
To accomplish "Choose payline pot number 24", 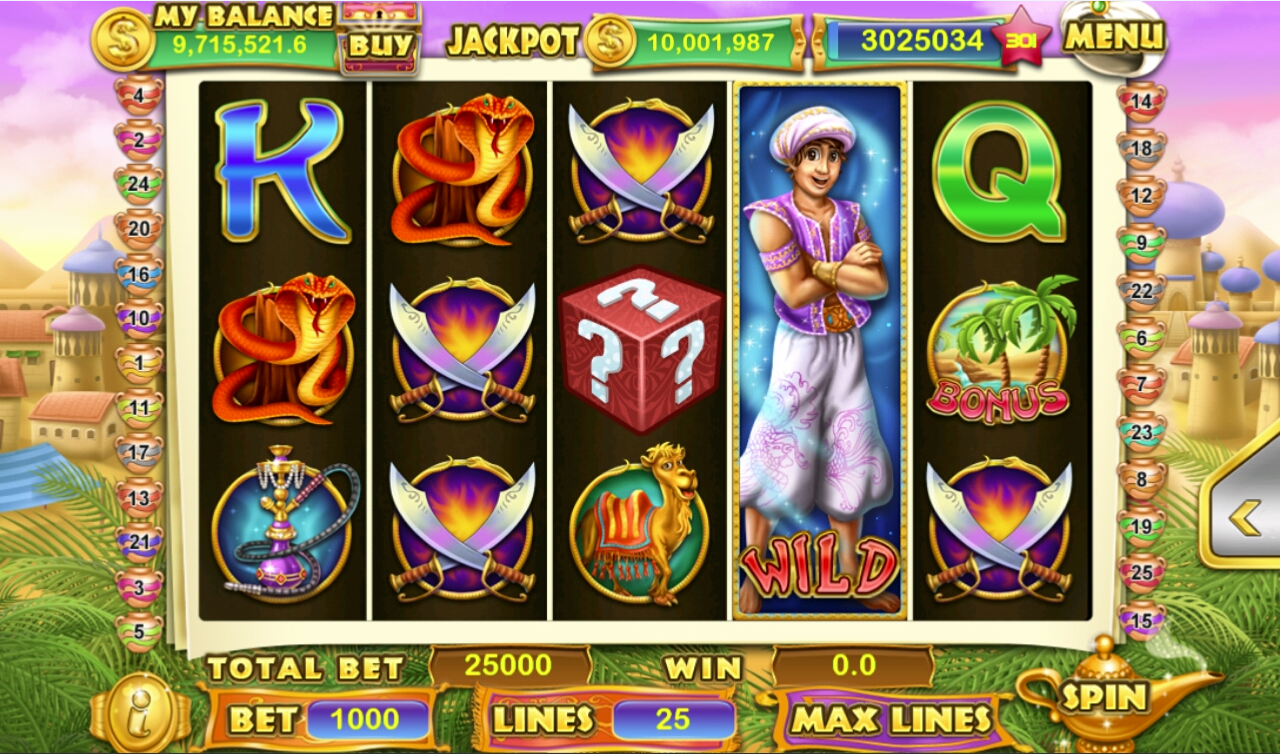I will tap(138, 184).
